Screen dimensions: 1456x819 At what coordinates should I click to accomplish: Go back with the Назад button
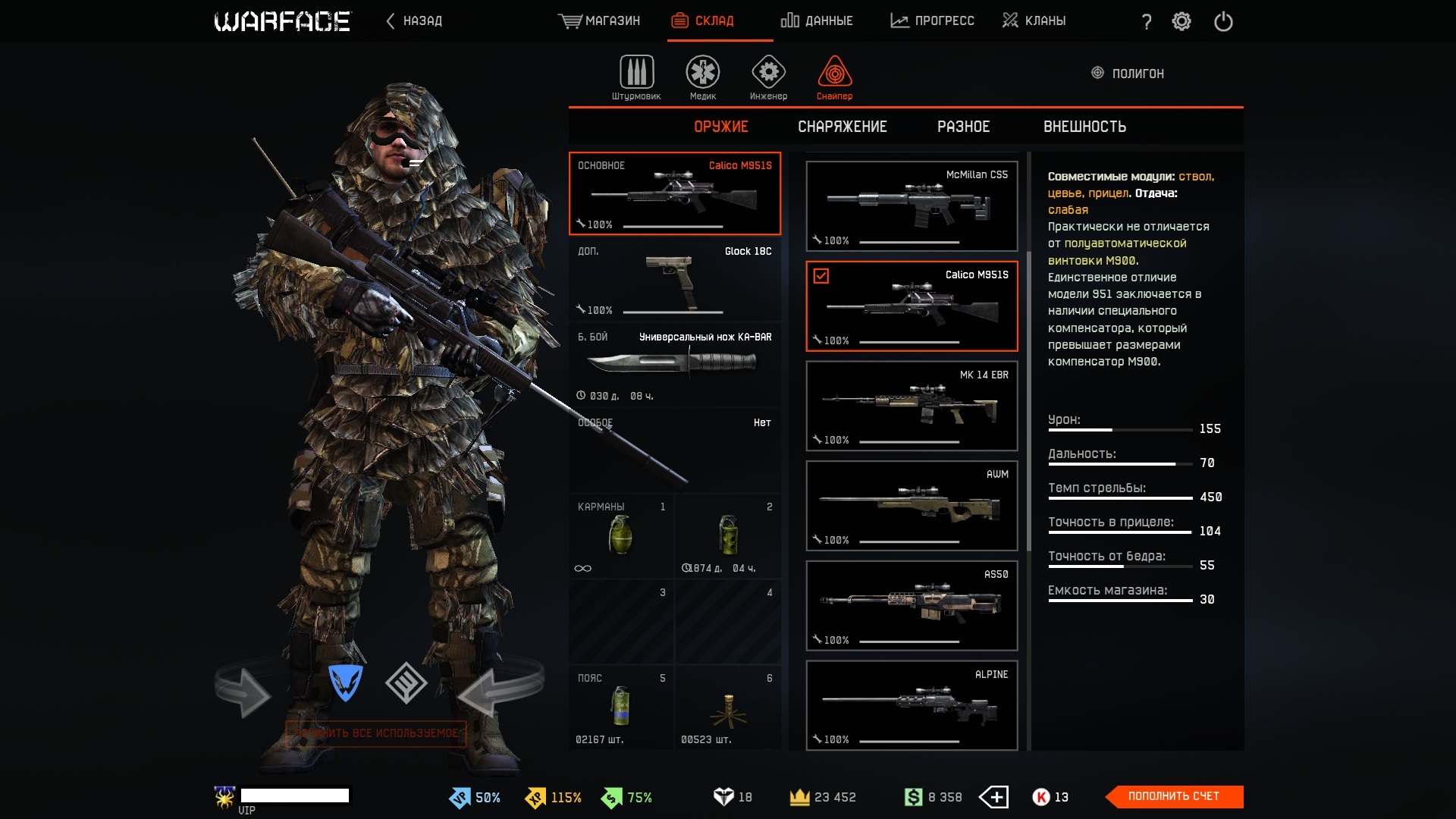(x=414, y=20)
